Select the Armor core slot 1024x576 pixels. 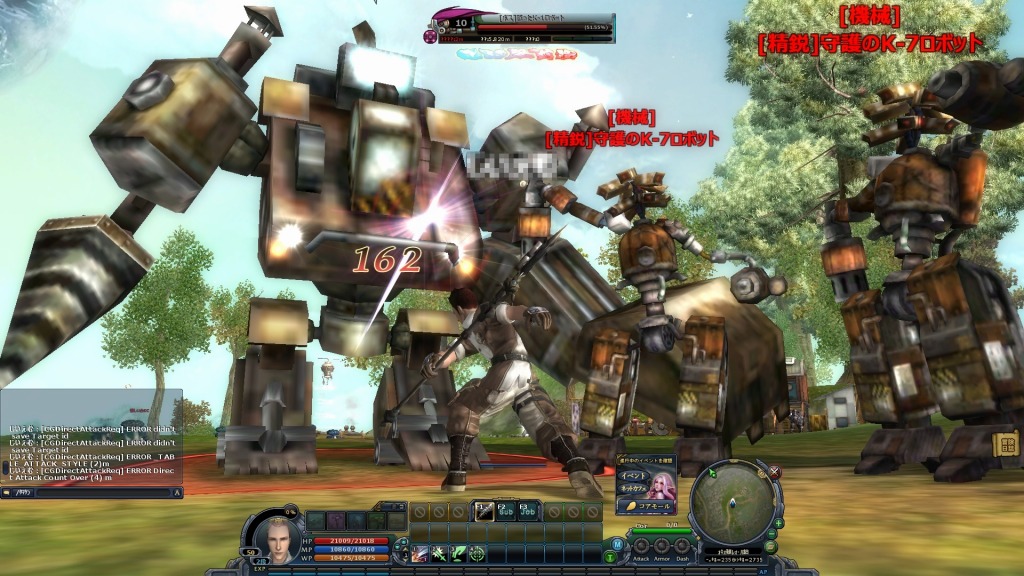tap(661, 546)
